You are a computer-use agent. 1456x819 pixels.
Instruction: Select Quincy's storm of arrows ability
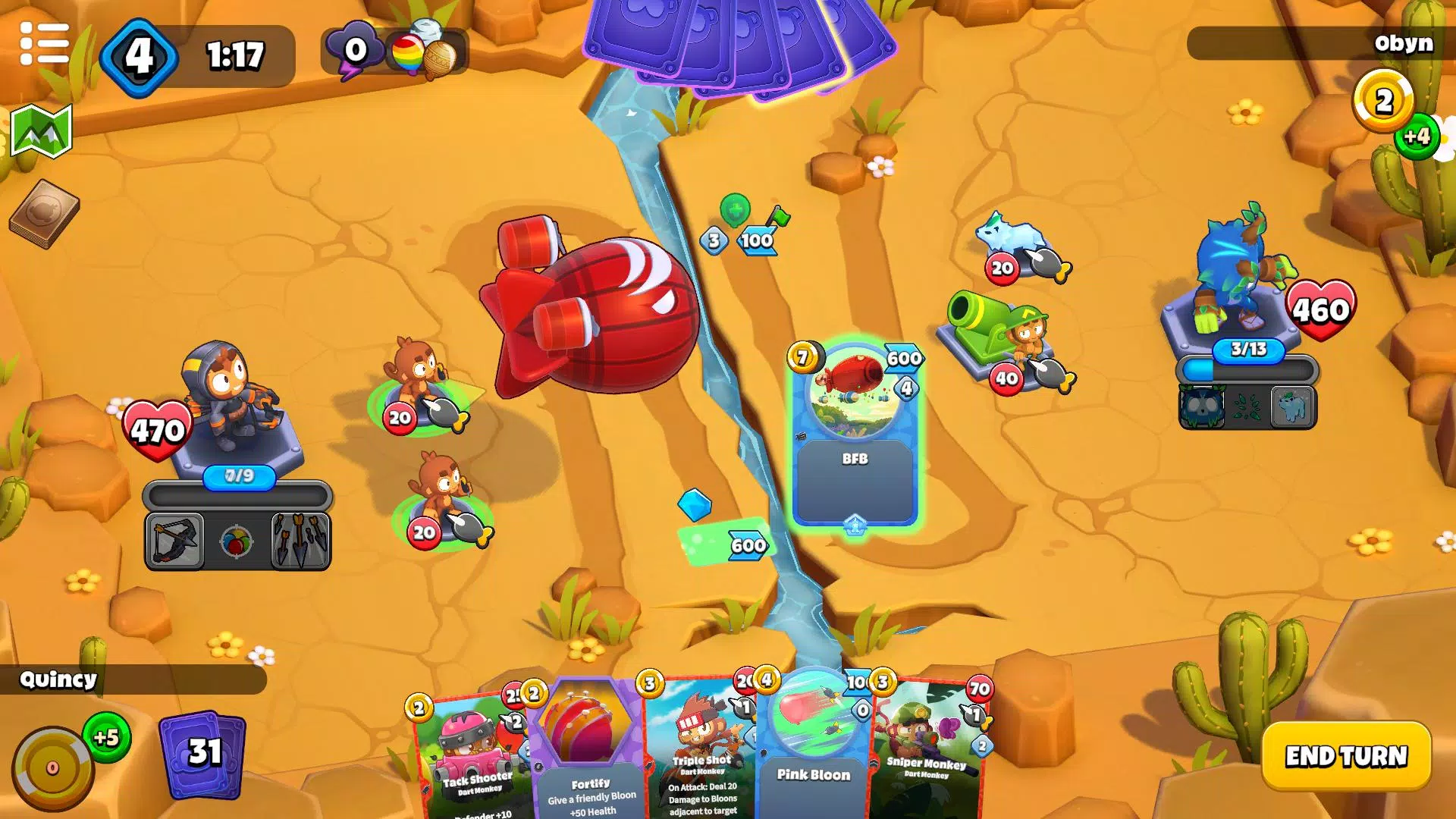301,538
